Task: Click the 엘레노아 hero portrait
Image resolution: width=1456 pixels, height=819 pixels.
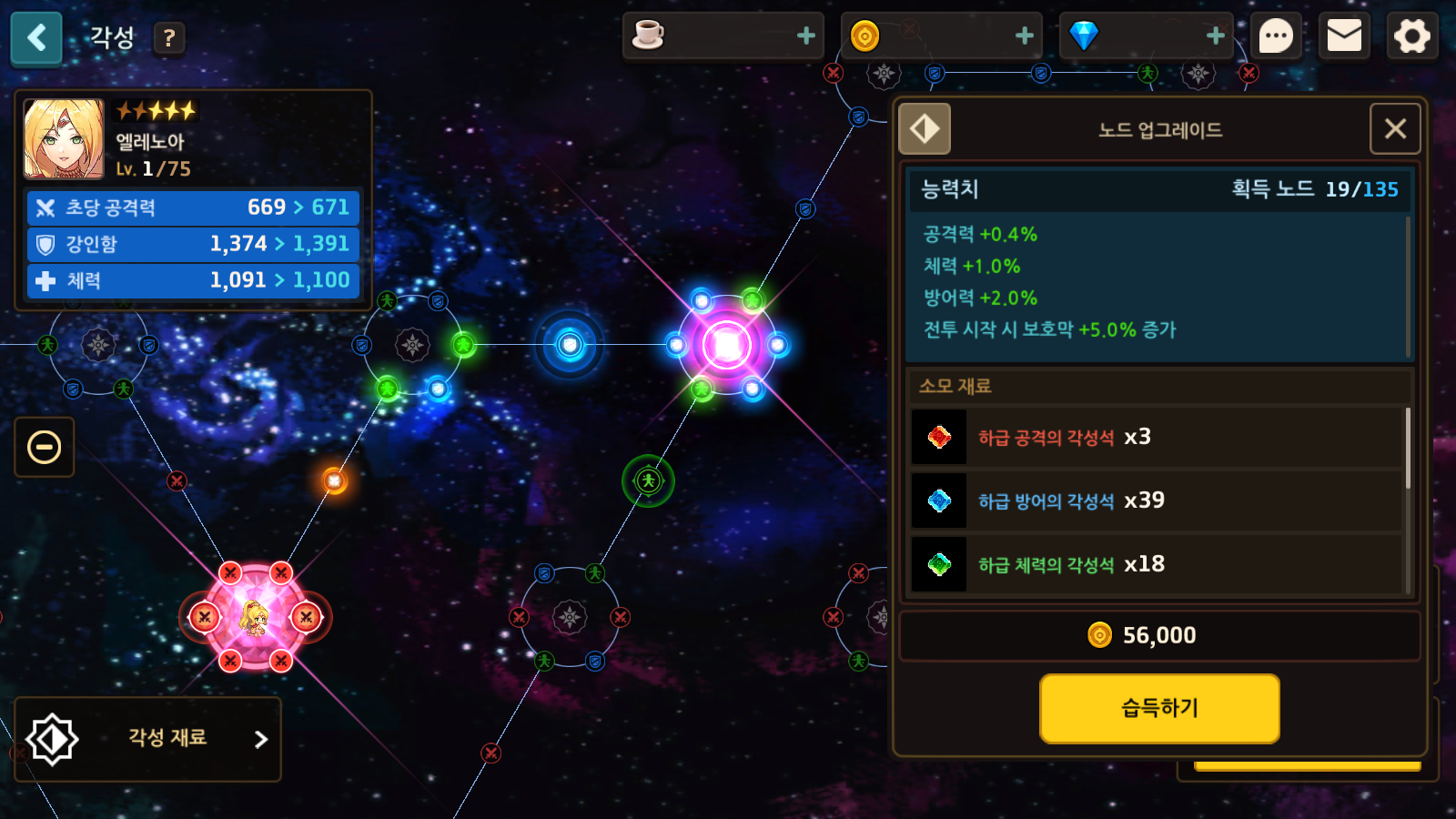Action: coord(64,139)
